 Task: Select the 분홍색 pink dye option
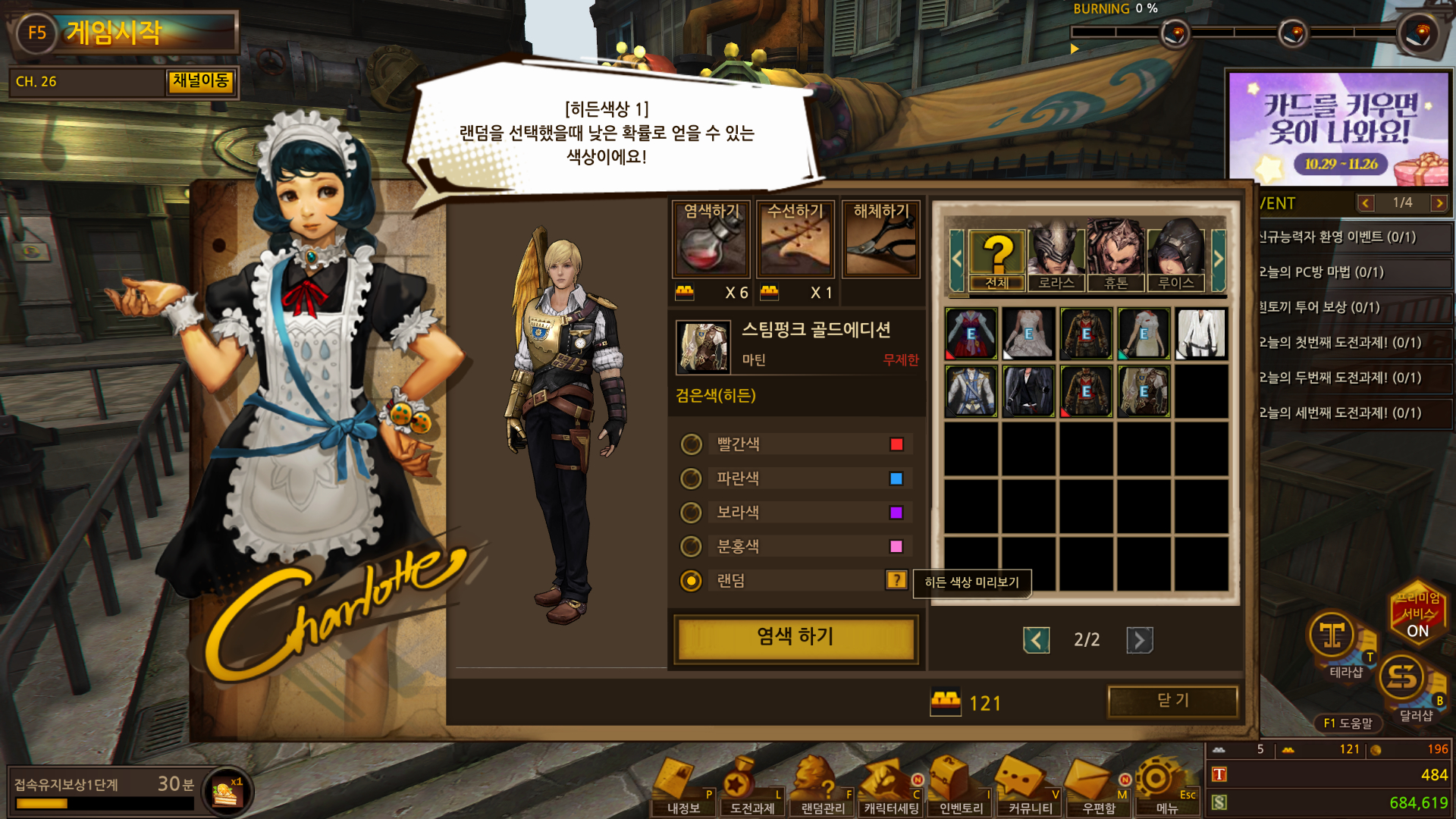pyautogui.click(x=691, y=546)
